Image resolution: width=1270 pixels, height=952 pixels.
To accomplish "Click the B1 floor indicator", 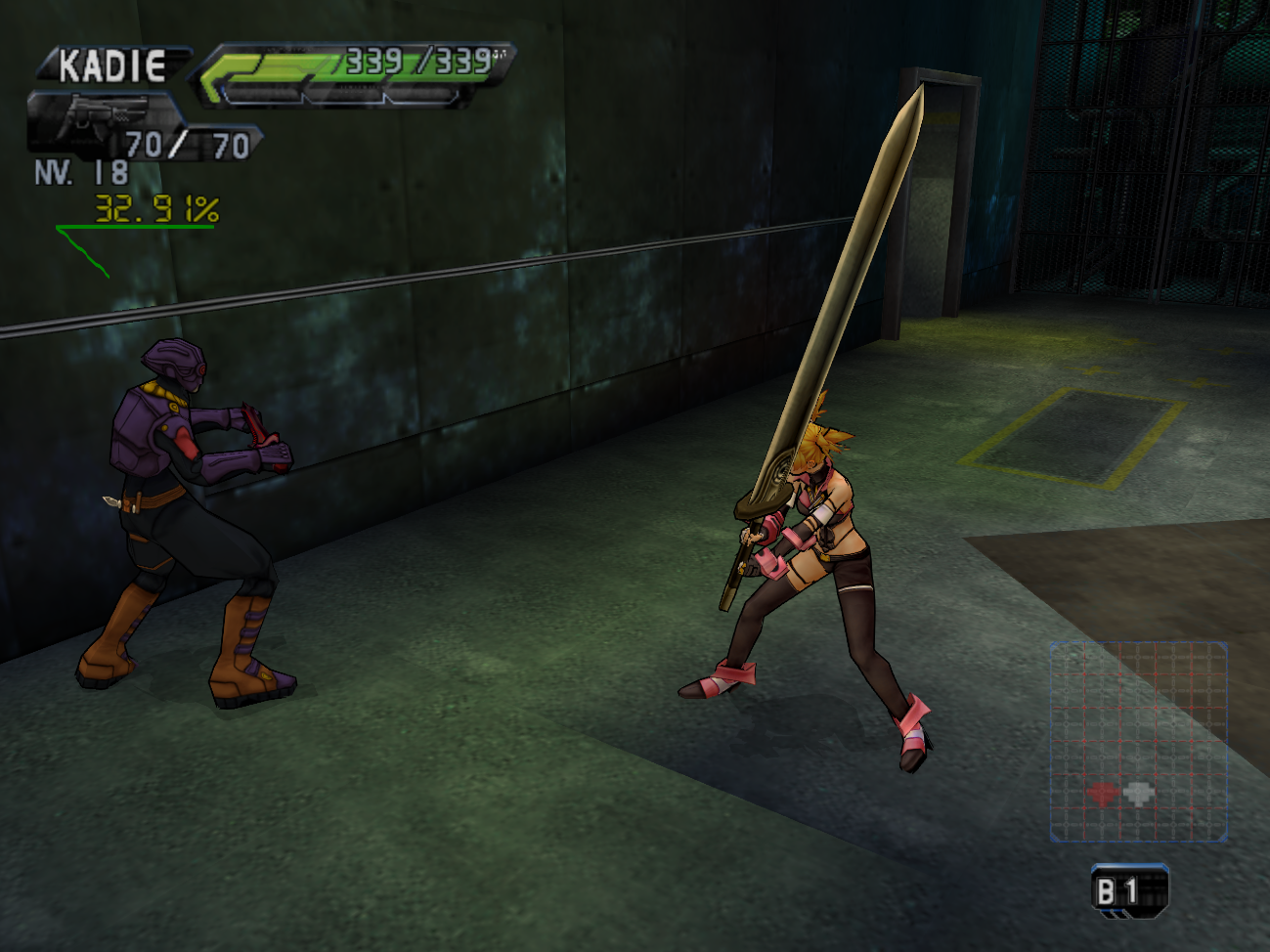I will point(1128,890).
